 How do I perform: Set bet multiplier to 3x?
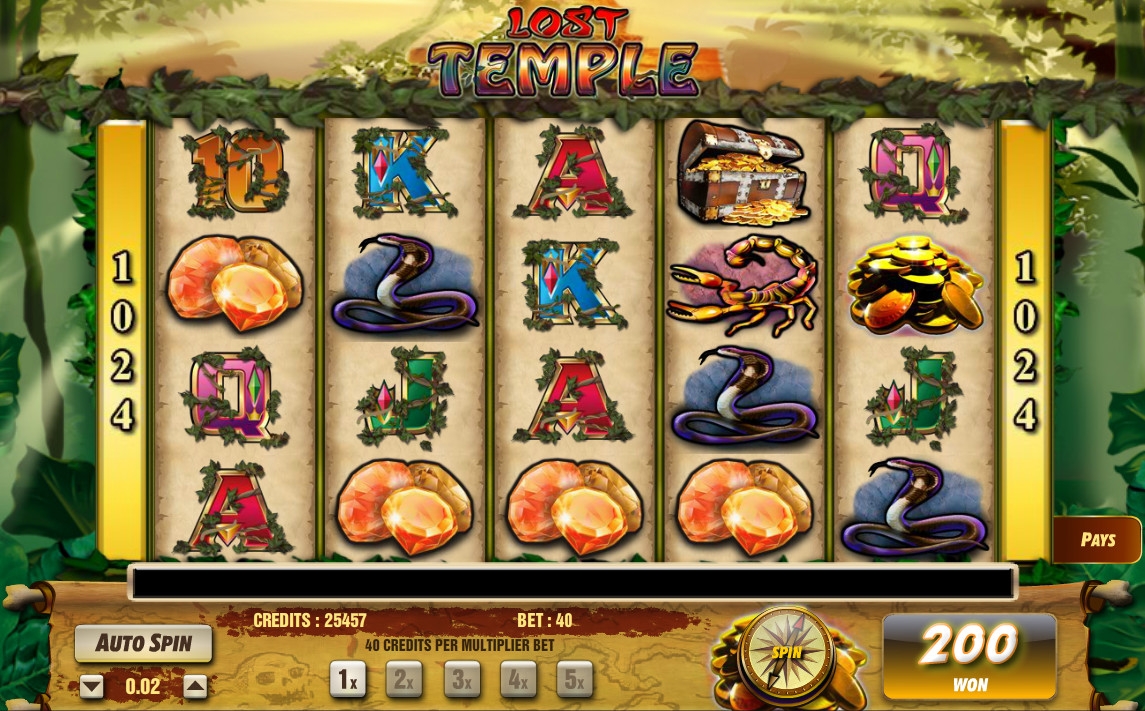tap(461, 680)
